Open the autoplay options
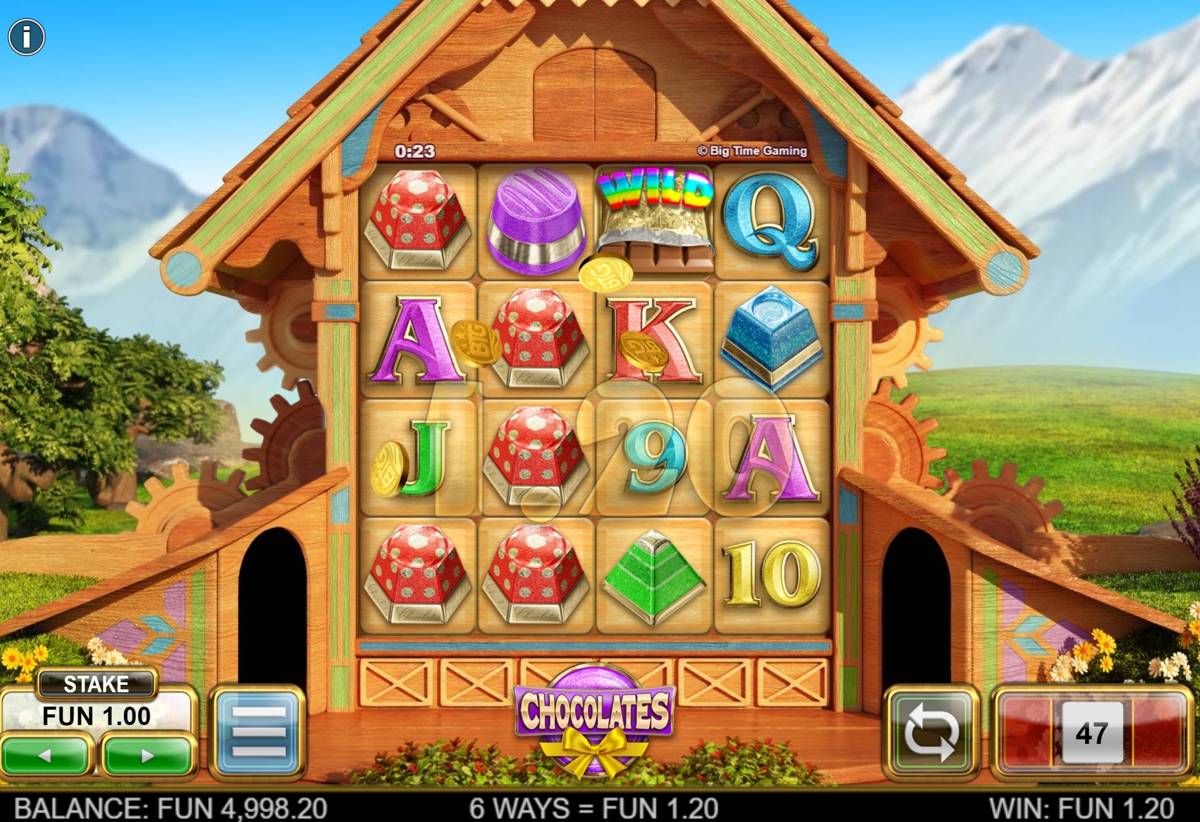The width and height of the screenshot is (1200, 822). [931, 733]
